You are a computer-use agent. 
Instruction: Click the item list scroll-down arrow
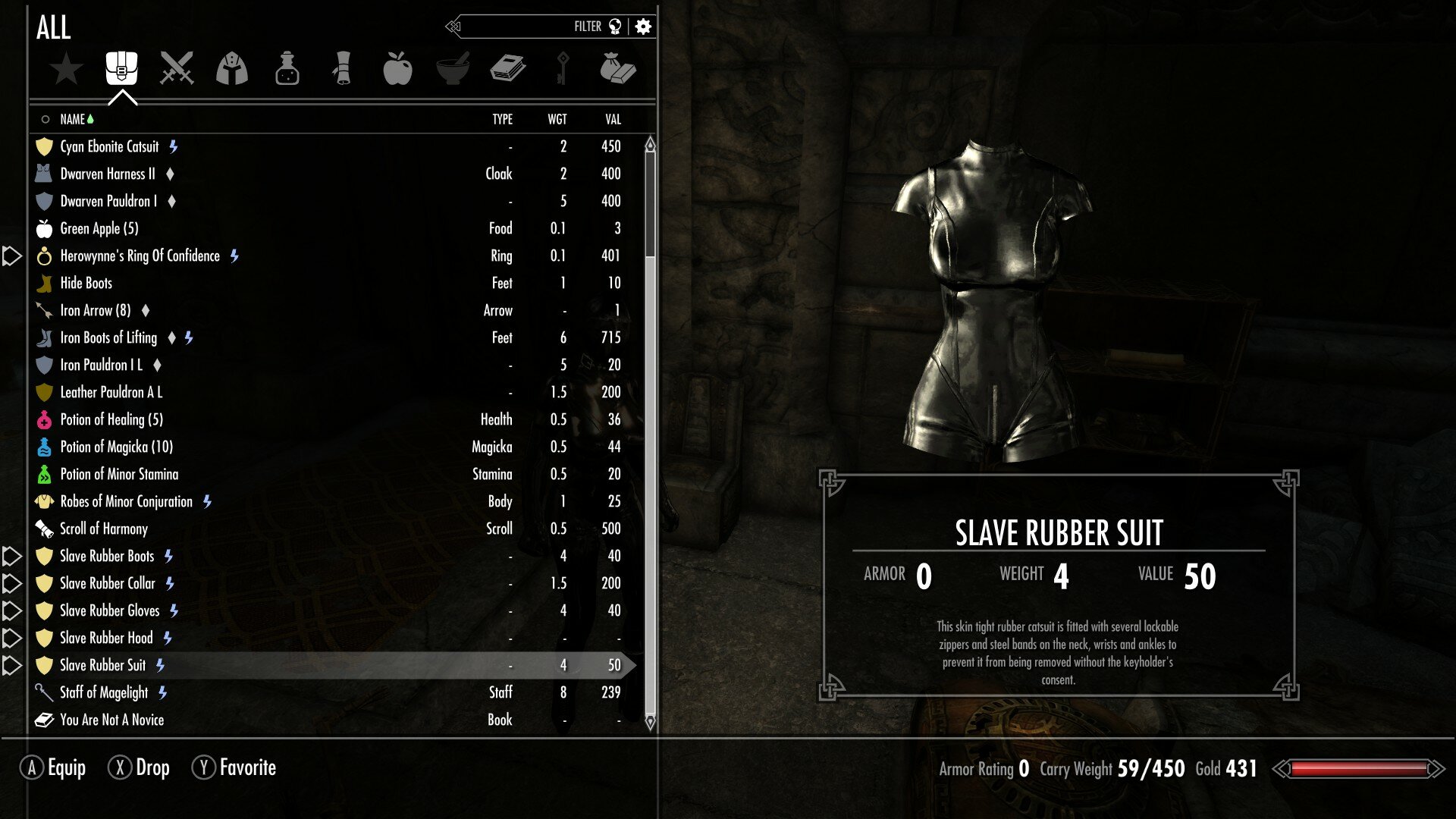(x=650, y=721)
